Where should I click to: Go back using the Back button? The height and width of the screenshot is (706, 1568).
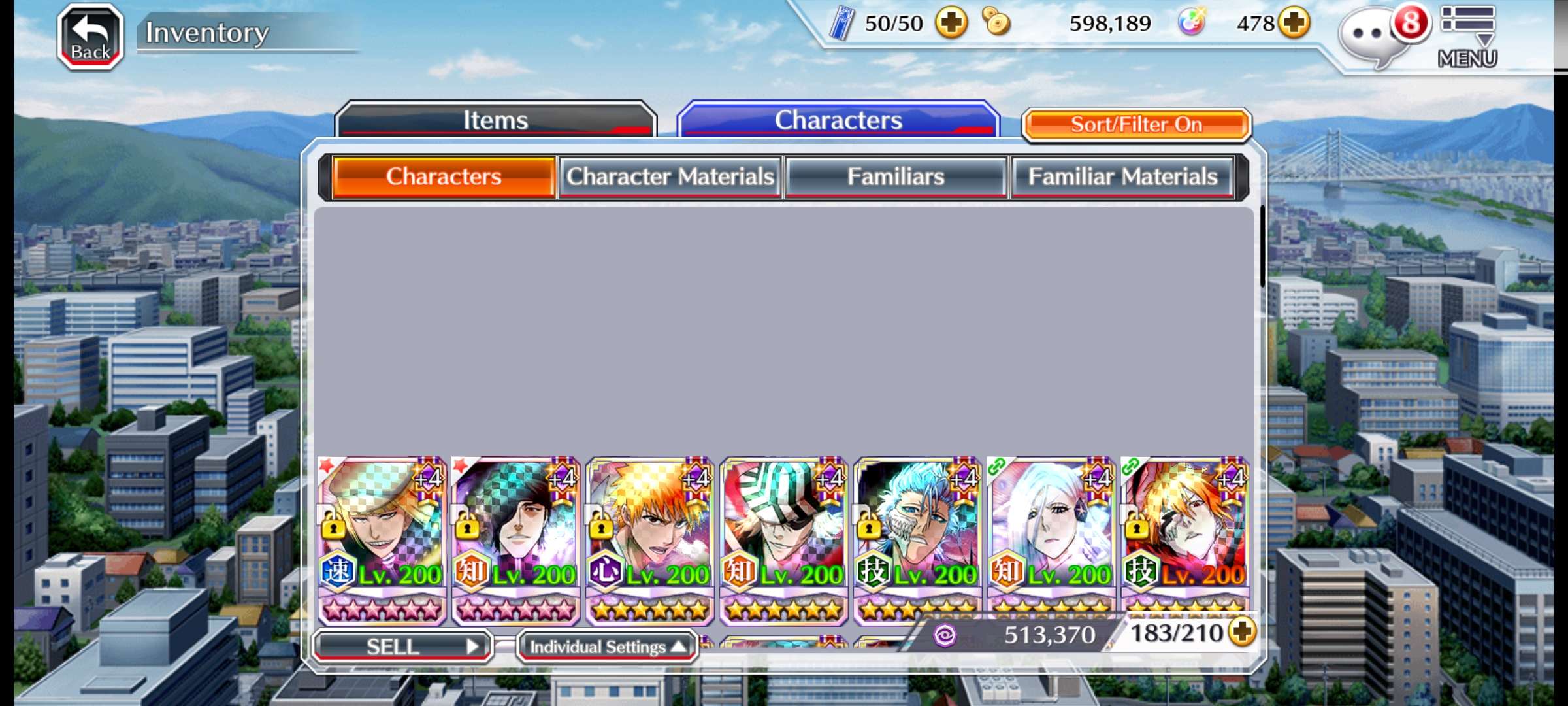[x=91, y=37]
